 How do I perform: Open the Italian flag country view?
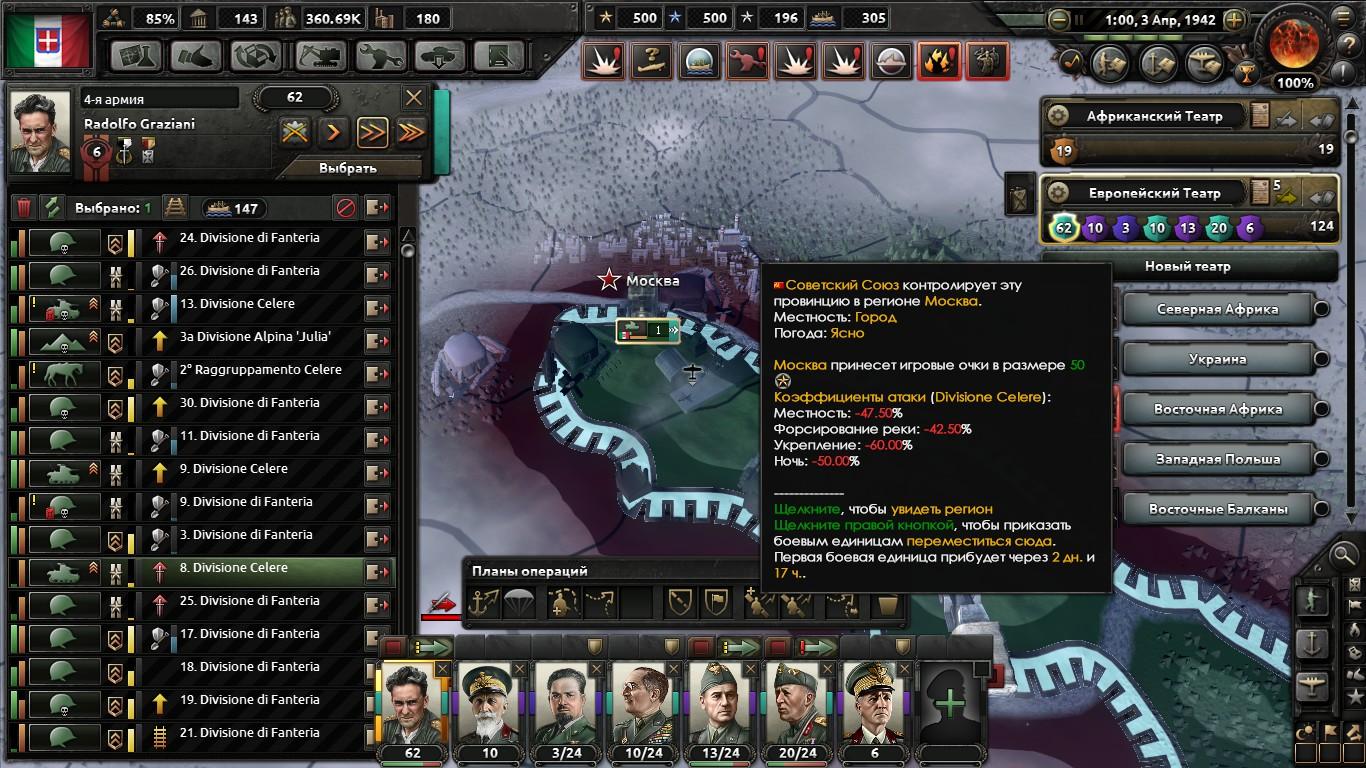48,42
